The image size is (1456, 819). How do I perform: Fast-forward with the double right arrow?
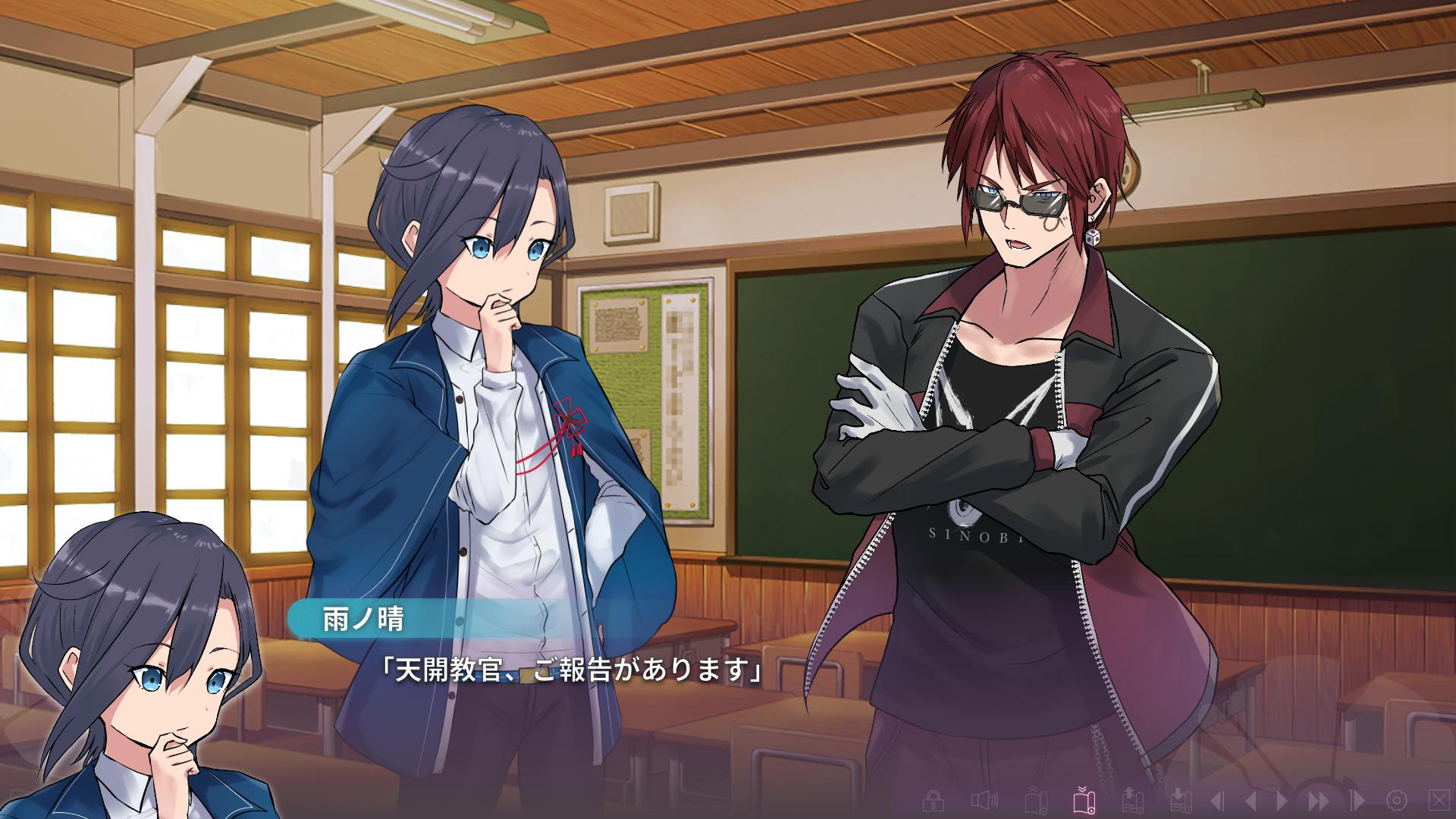pyautogui.click(x=1319, y=800)
